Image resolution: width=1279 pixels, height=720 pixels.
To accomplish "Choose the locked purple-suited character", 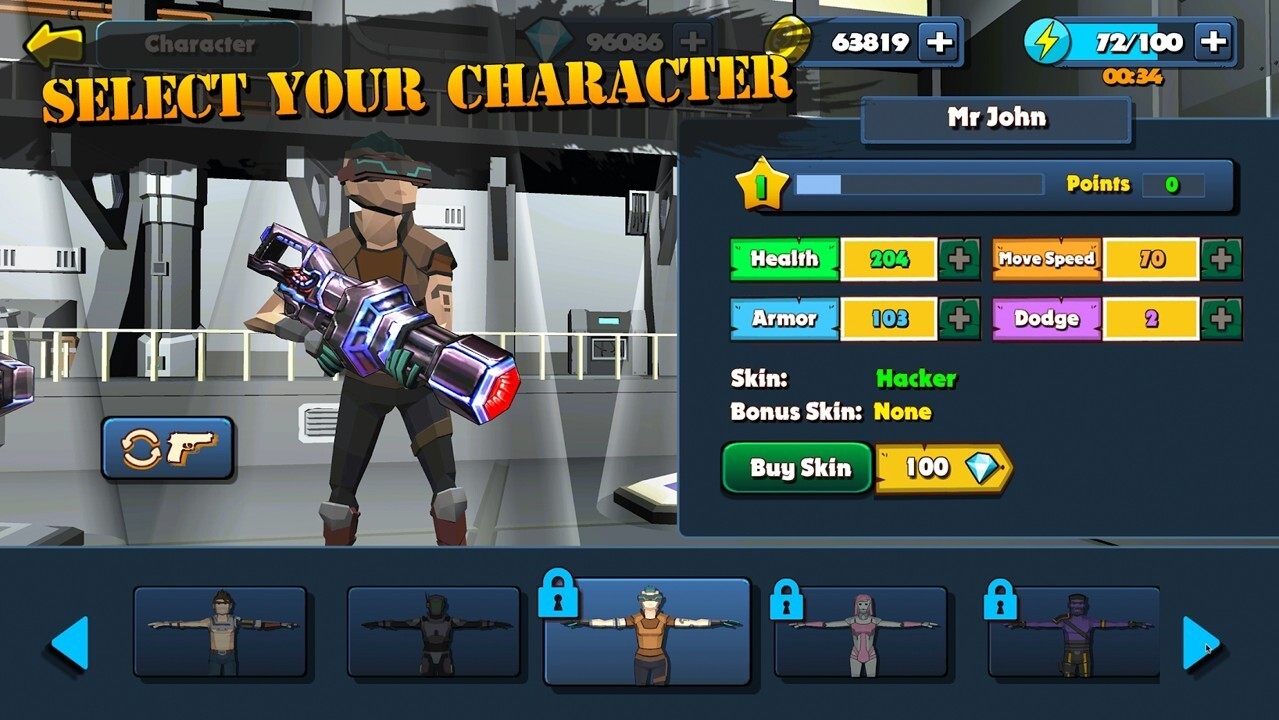I will [1074, 632].
